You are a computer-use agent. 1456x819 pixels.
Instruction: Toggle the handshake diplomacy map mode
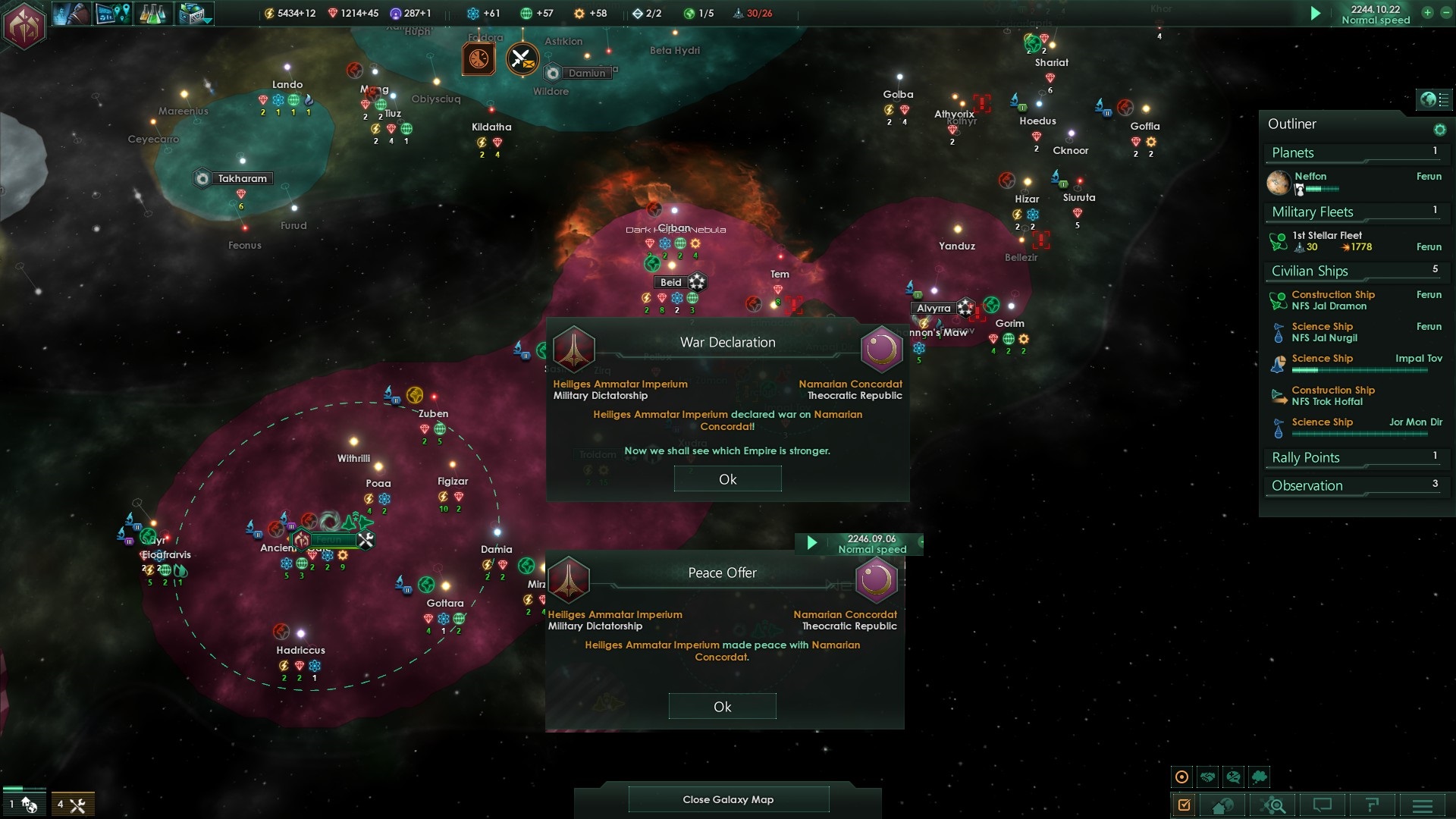click(1208, 777)
